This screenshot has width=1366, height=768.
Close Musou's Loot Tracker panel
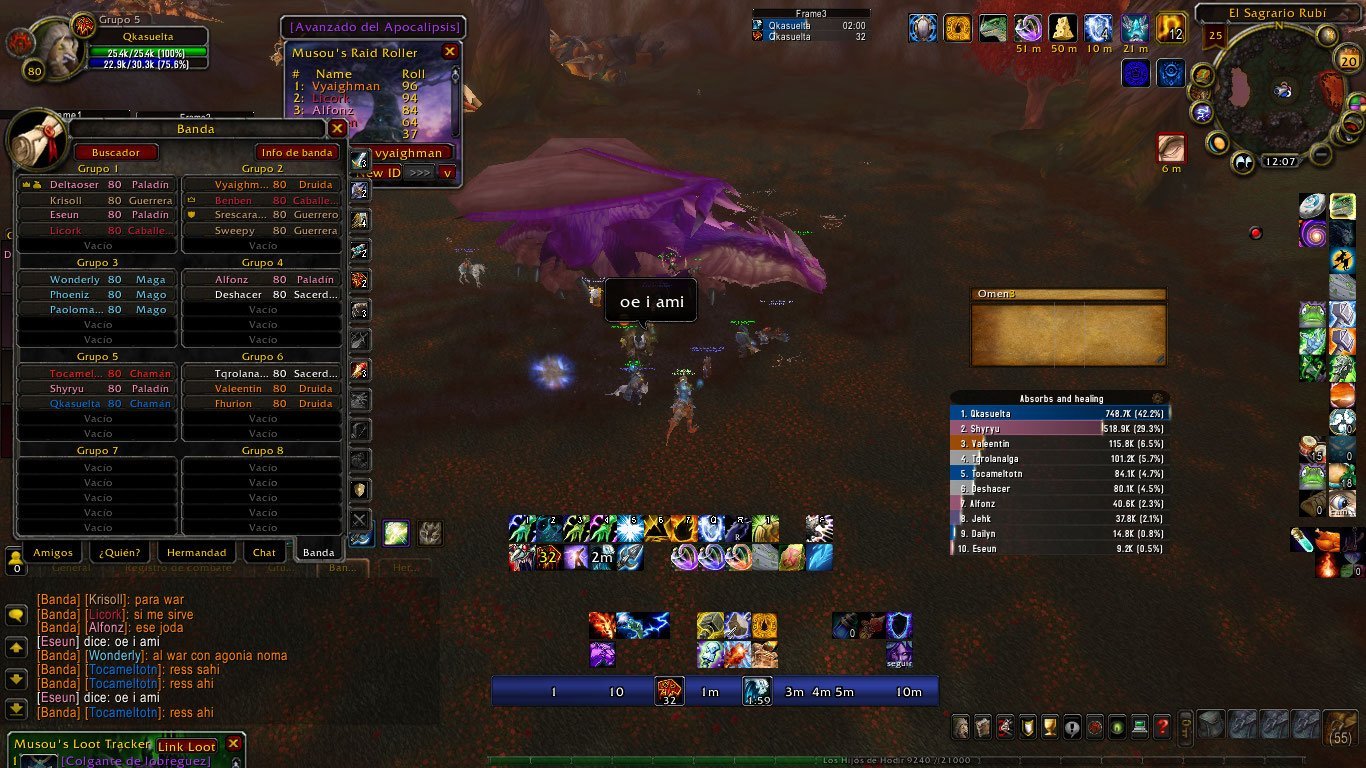pyautogui.click(x=233, y=744)
